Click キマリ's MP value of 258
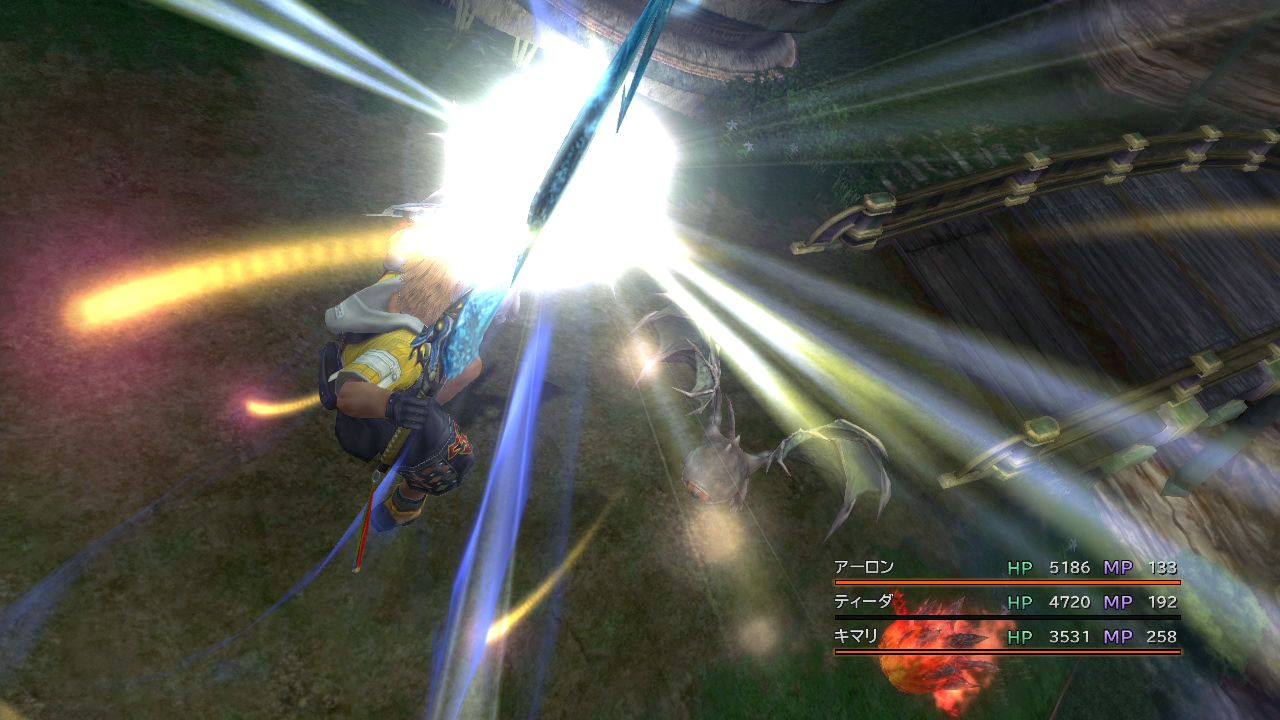The image size is (1280, 720). click(1166, 636)
